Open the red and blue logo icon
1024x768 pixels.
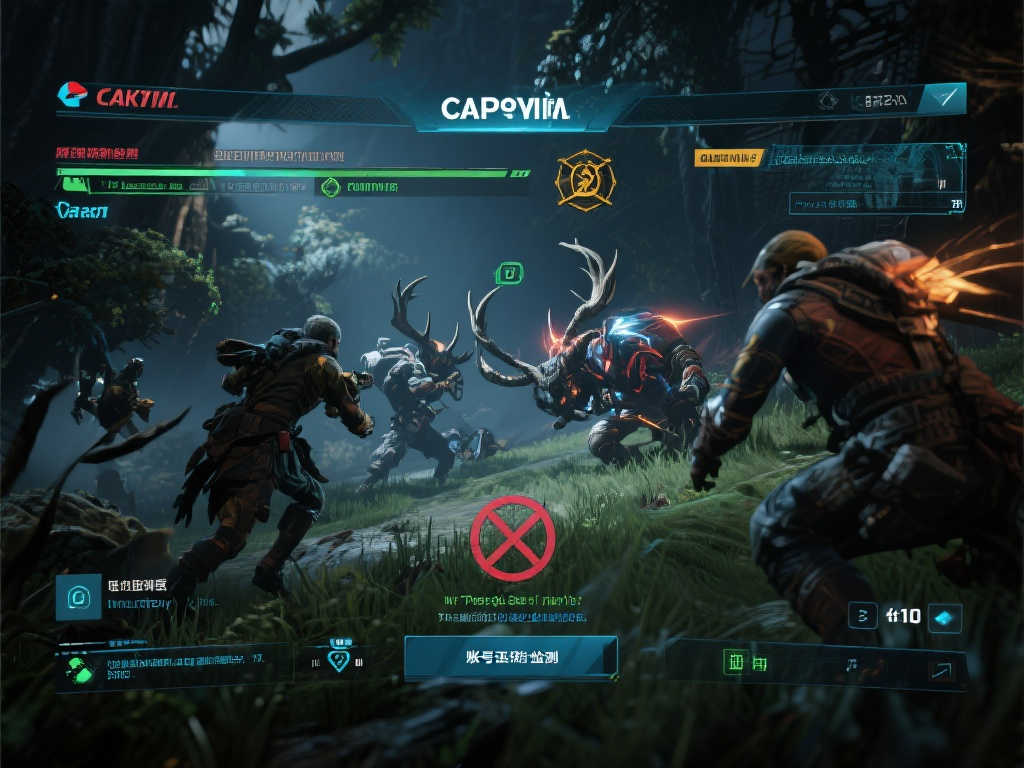(72, 96)
